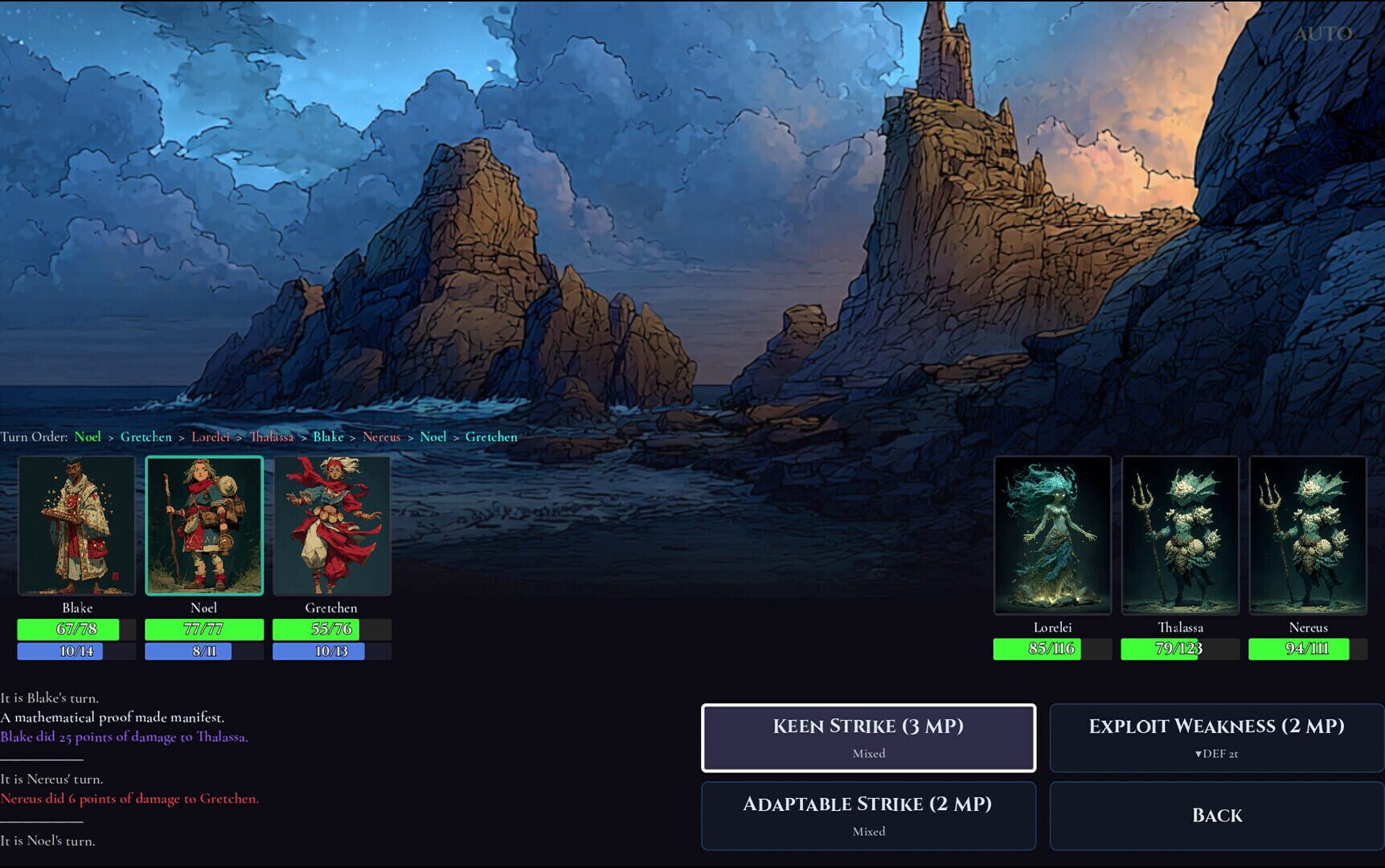
Task: Click Lorelei's green health bar
Action: point(1053,648)
